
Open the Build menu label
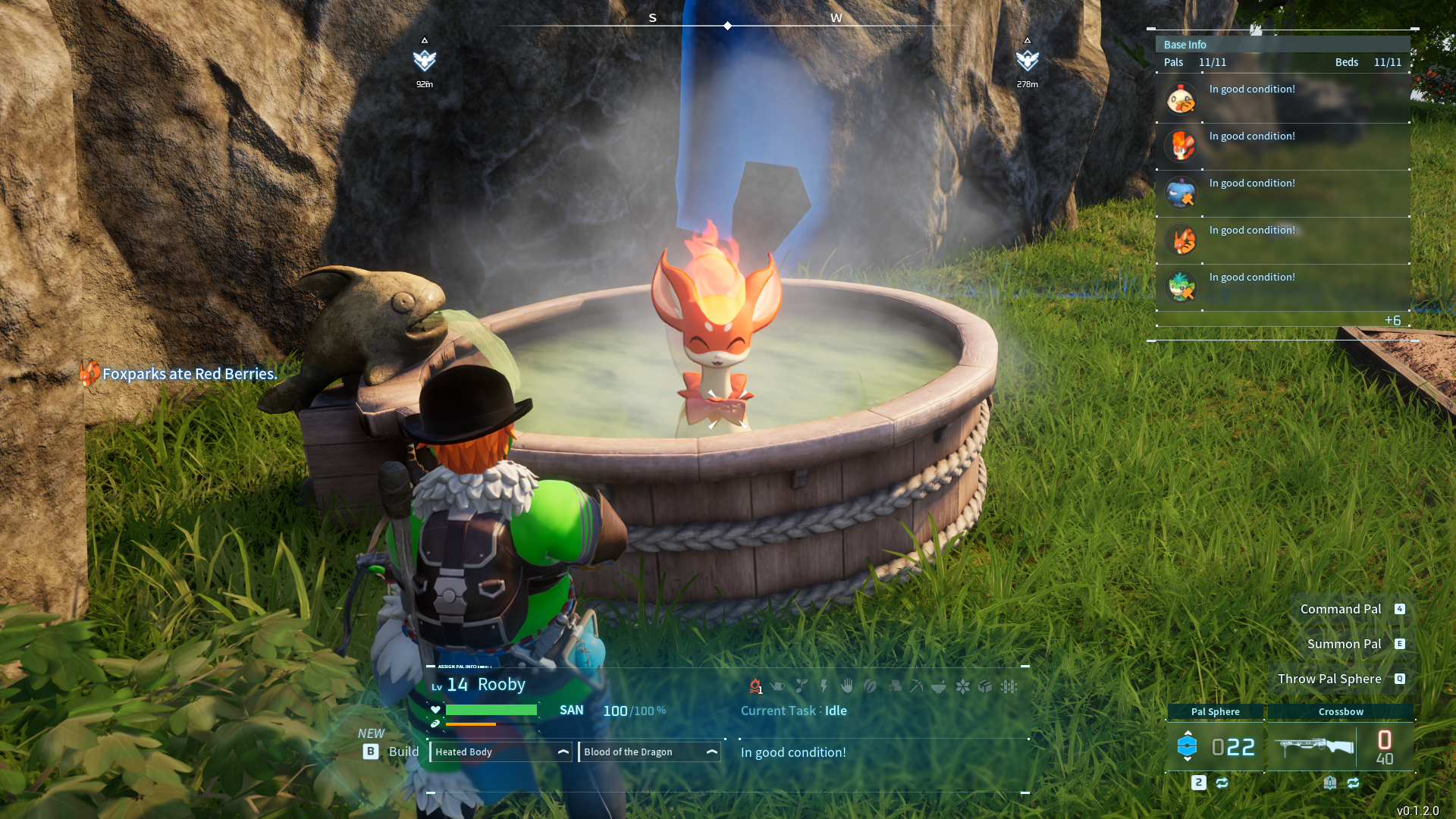403,752
